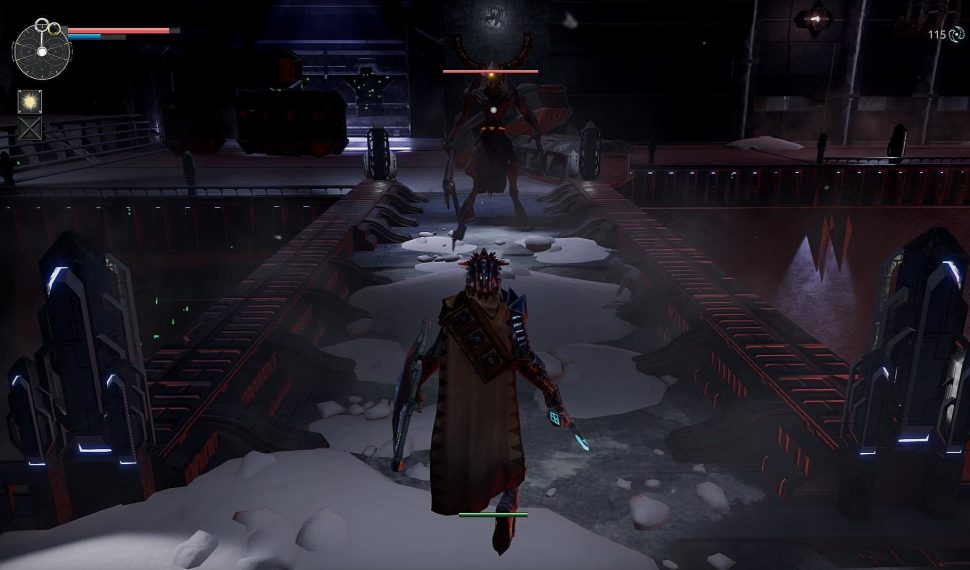Activate the glowing yellow burst ability slot
Image resolution: width=970 pixels, height=570 pixels.
pos(29,101)
